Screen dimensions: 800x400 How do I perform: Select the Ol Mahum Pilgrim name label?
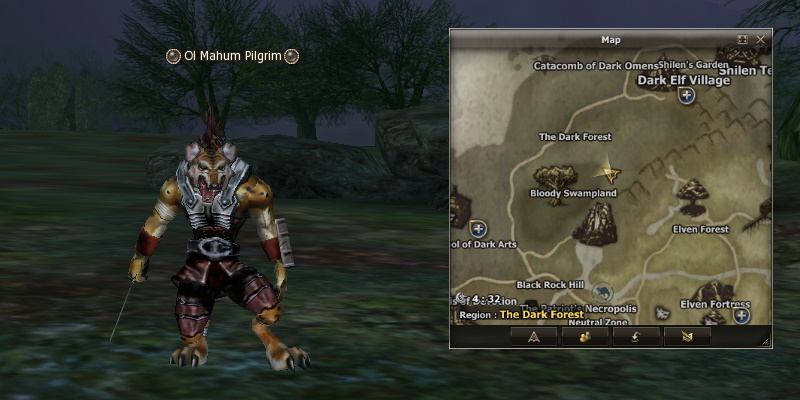point(233,56)
